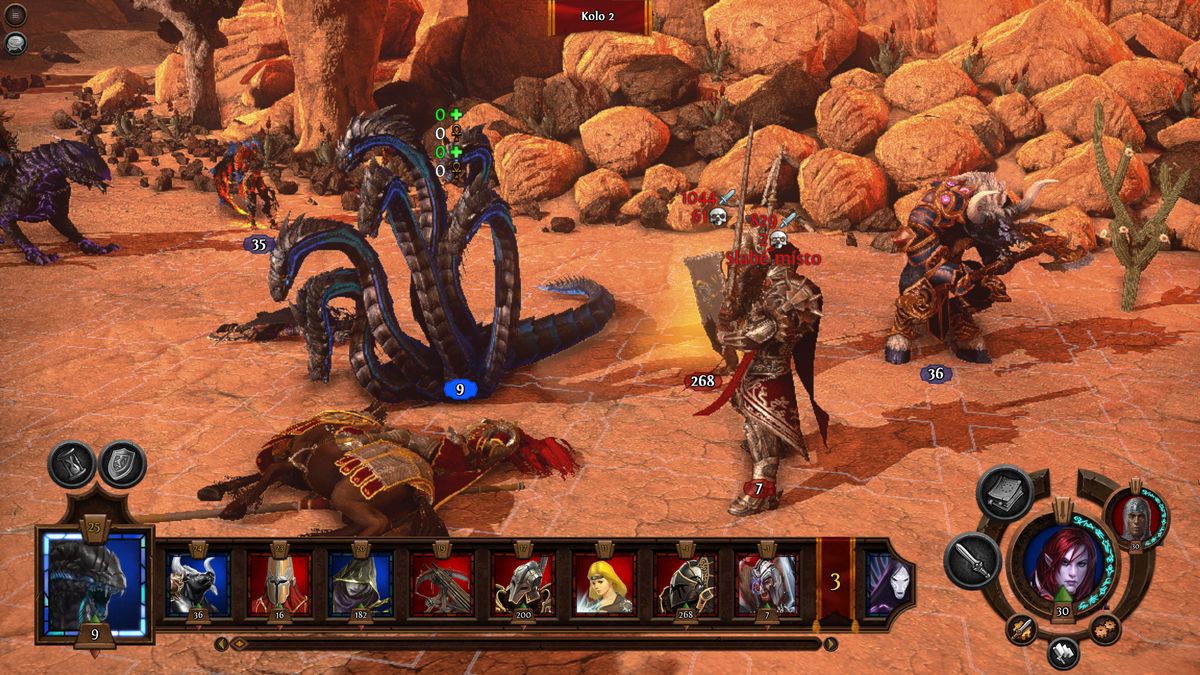Select the minotaur unit portrait with 36
This screenshot has width=1200, height=675.
coord(197,582)
